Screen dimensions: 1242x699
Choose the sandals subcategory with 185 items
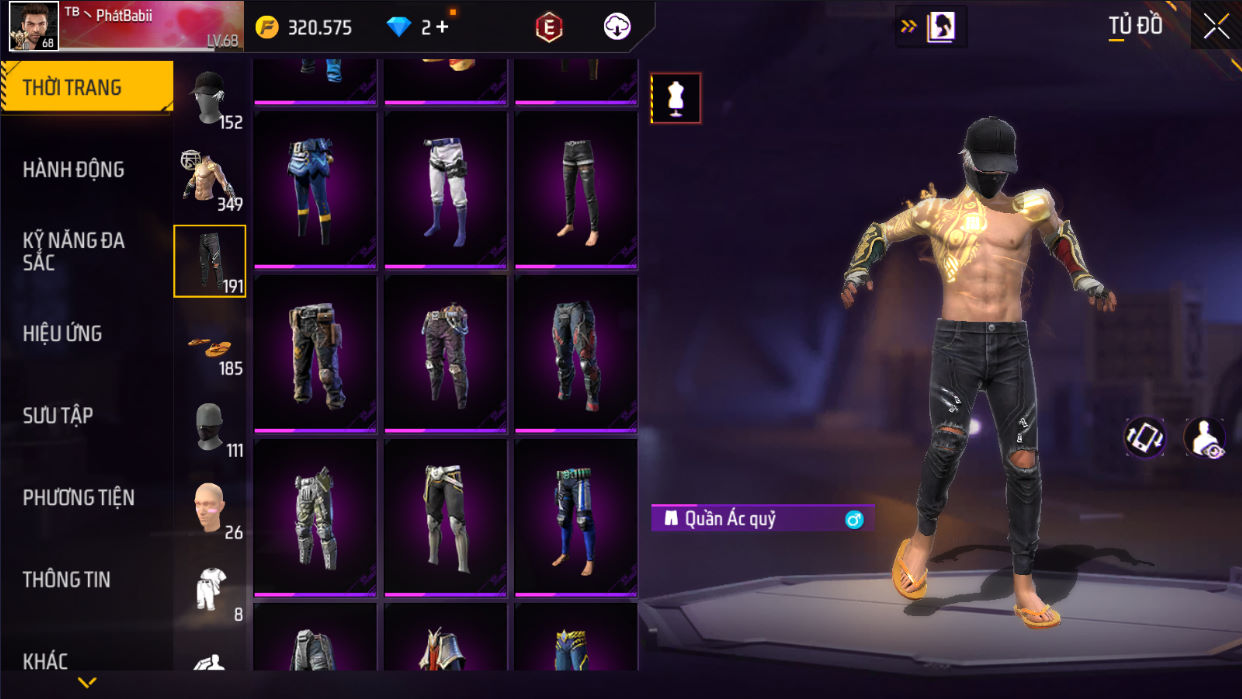point(210,345)
